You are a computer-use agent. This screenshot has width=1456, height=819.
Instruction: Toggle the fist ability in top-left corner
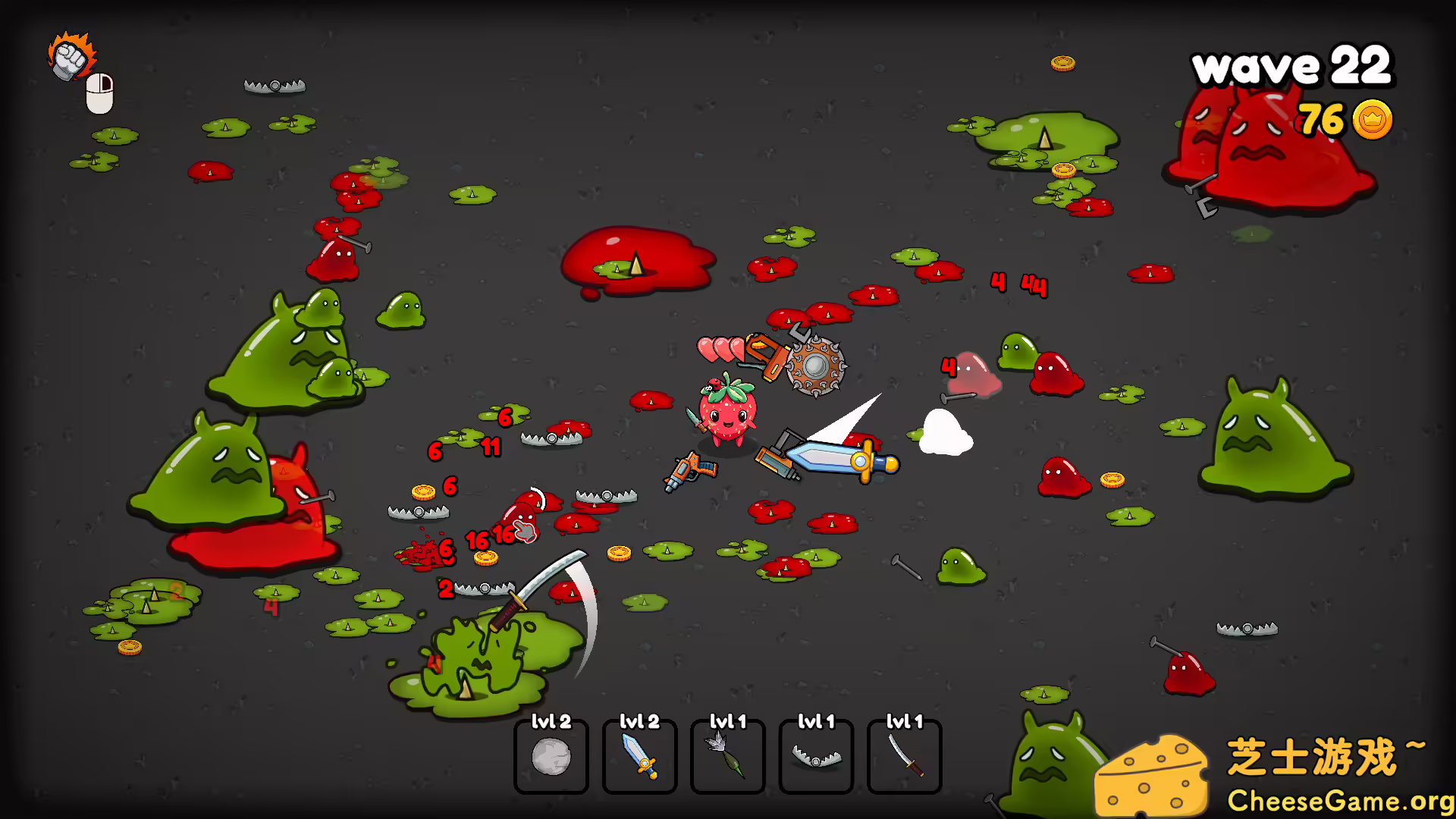(x=70, y=55)
